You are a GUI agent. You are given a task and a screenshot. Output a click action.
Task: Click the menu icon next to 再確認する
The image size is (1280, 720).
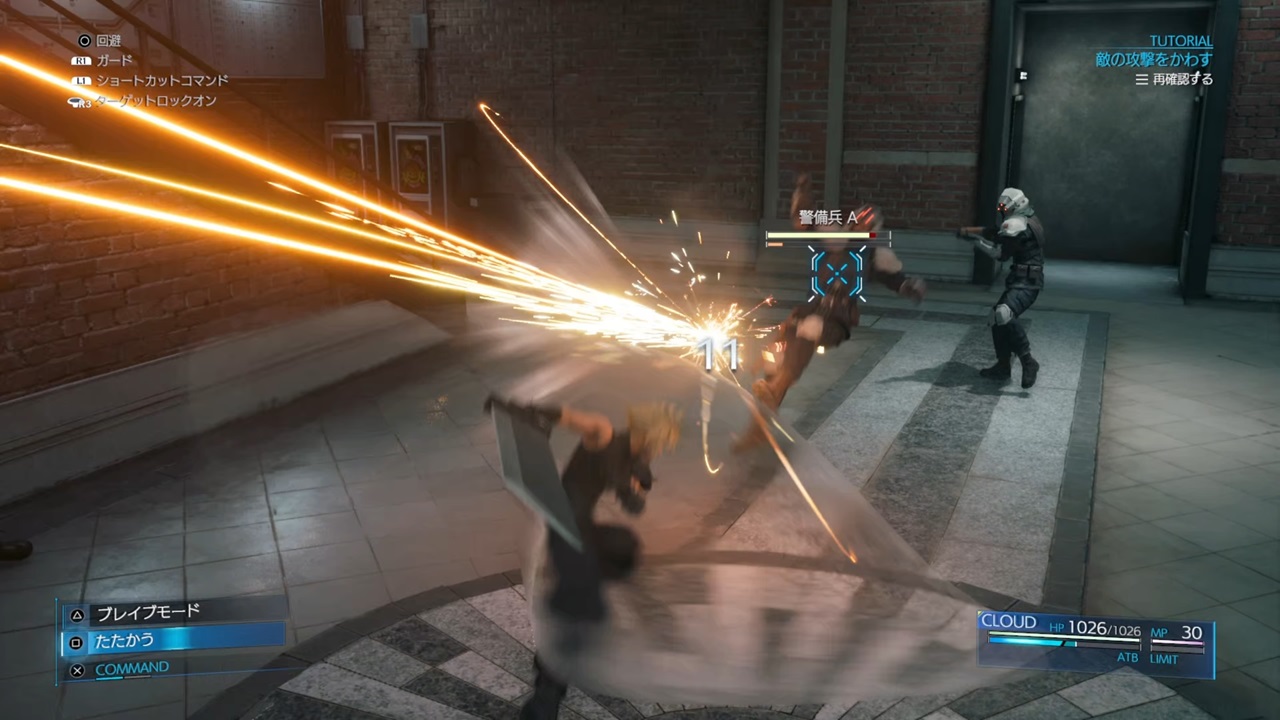1140,79
